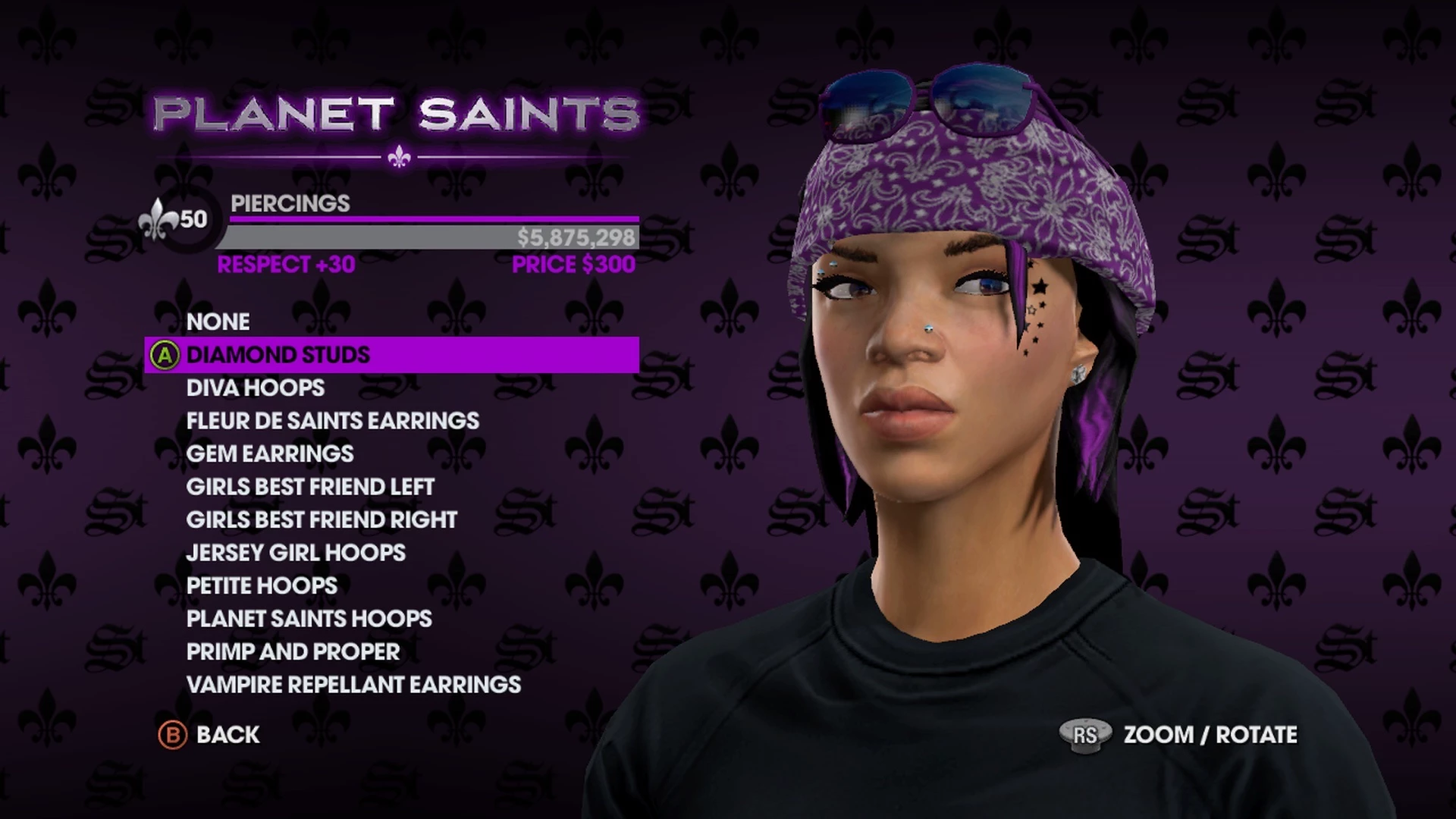Select the None piercing option

(x=218, y=322)
